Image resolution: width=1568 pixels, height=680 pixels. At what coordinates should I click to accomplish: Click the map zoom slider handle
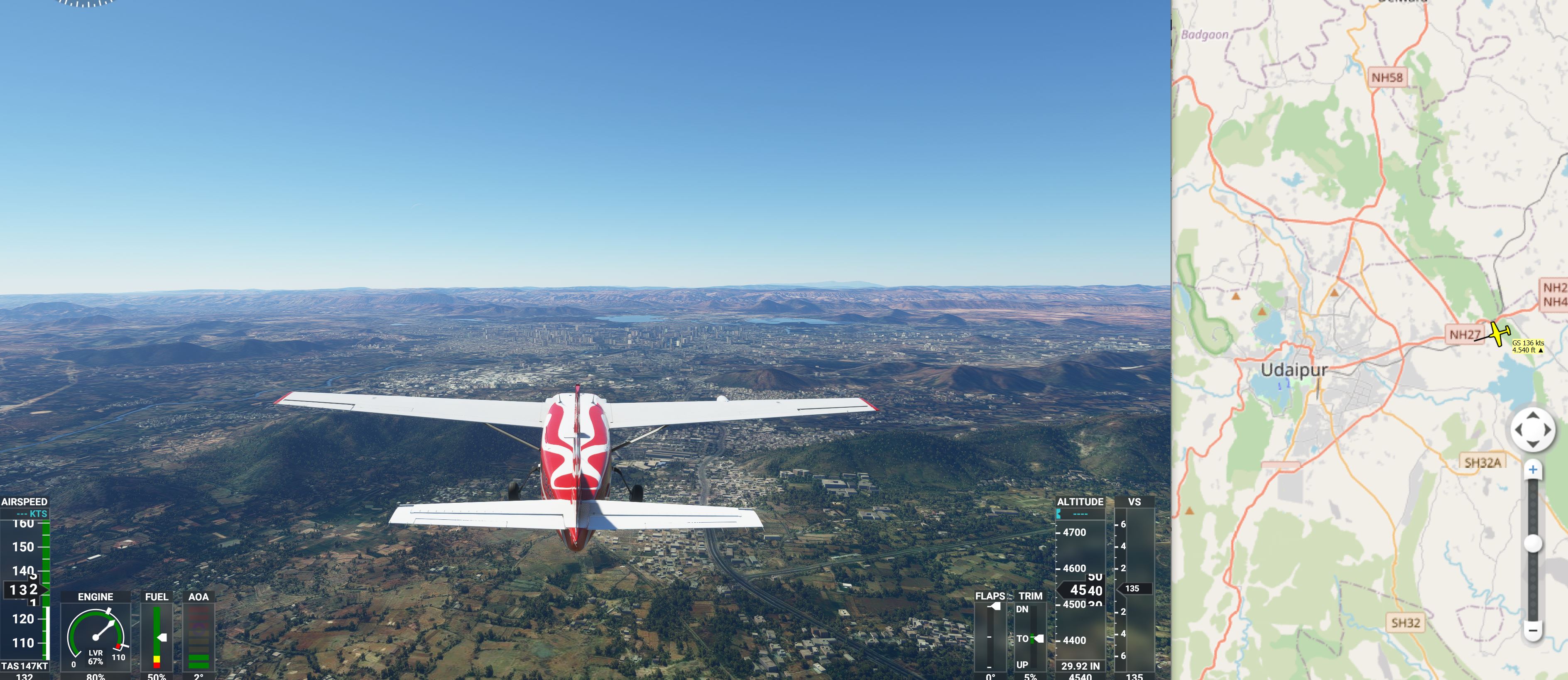pos(1533,543)
